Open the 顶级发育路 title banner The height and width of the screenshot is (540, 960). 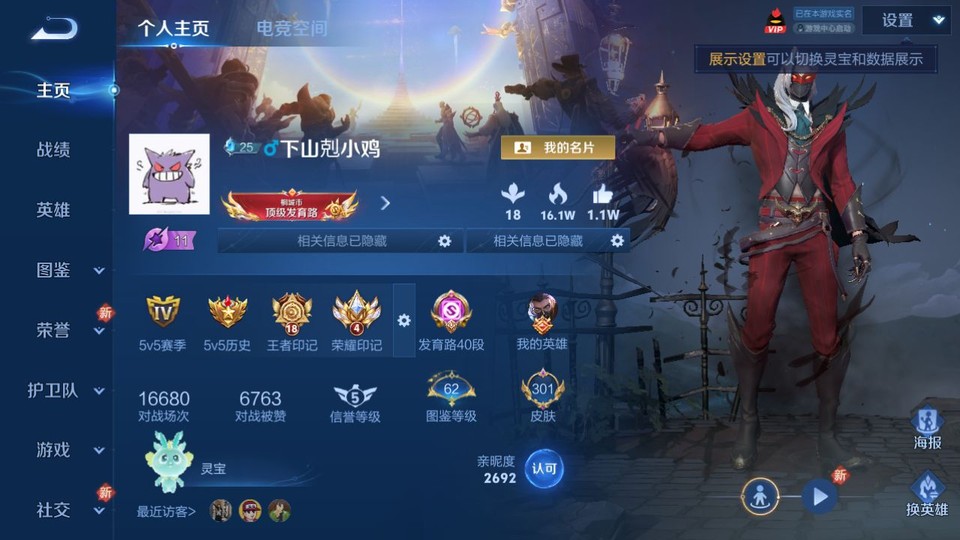point(290,206)
